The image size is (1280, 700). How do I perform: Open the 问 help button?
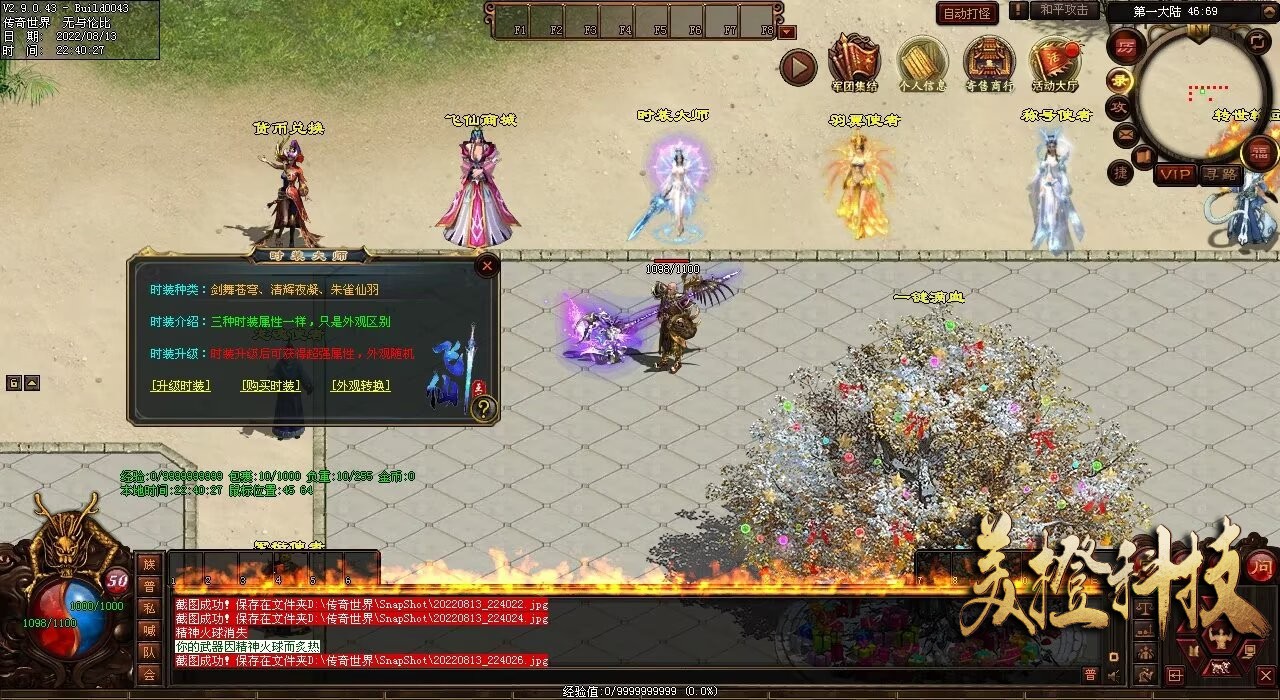coord(1261,565)
